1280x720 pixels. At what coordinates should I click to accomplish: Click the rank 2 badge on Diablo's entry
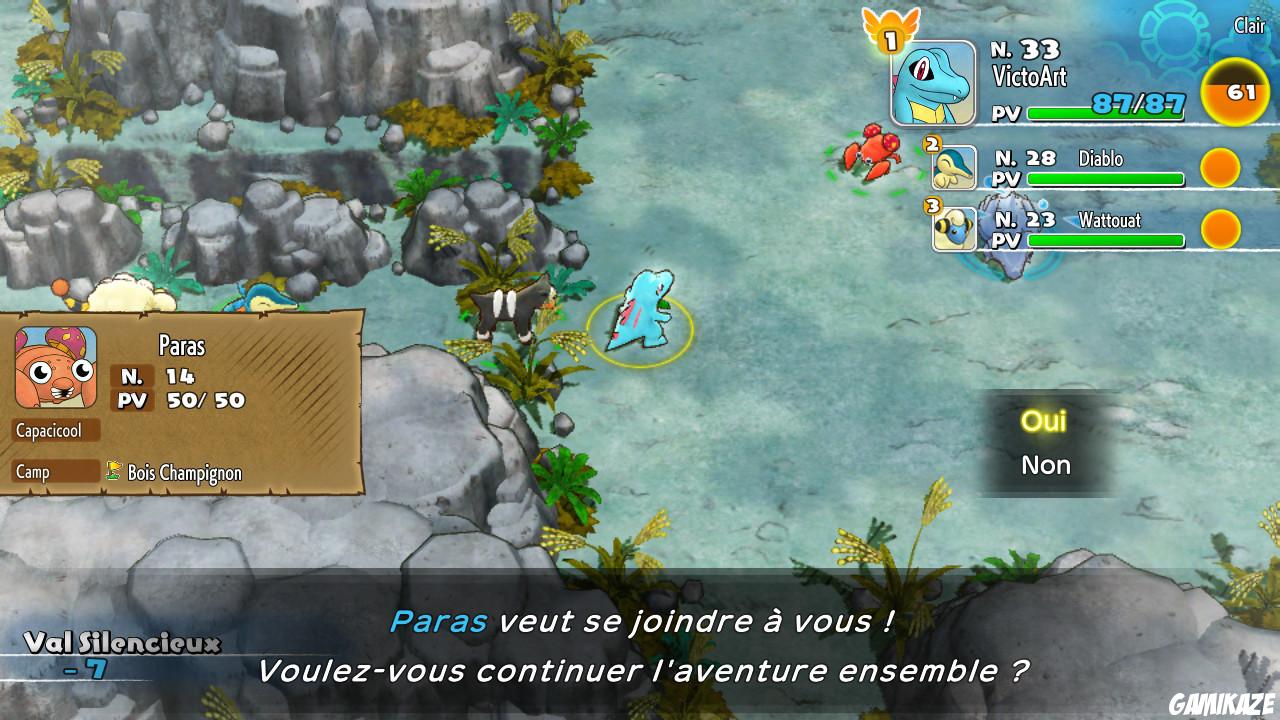934,145
